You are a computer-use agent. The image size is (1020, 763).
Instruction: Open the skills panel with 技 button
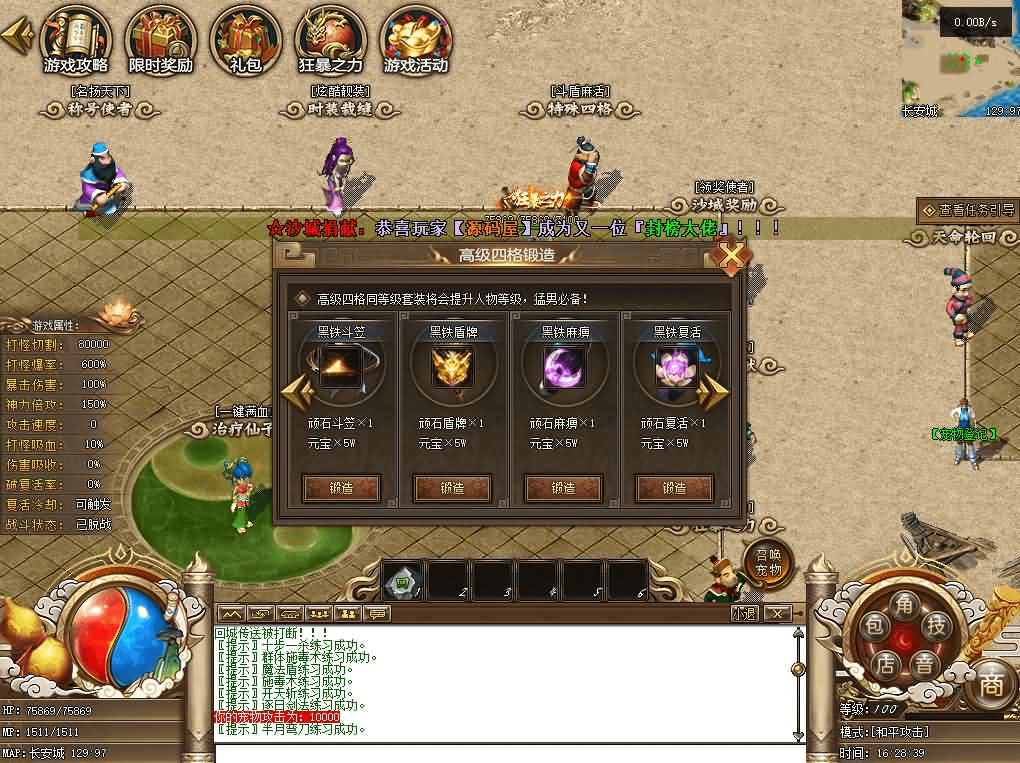coord(937,627)
